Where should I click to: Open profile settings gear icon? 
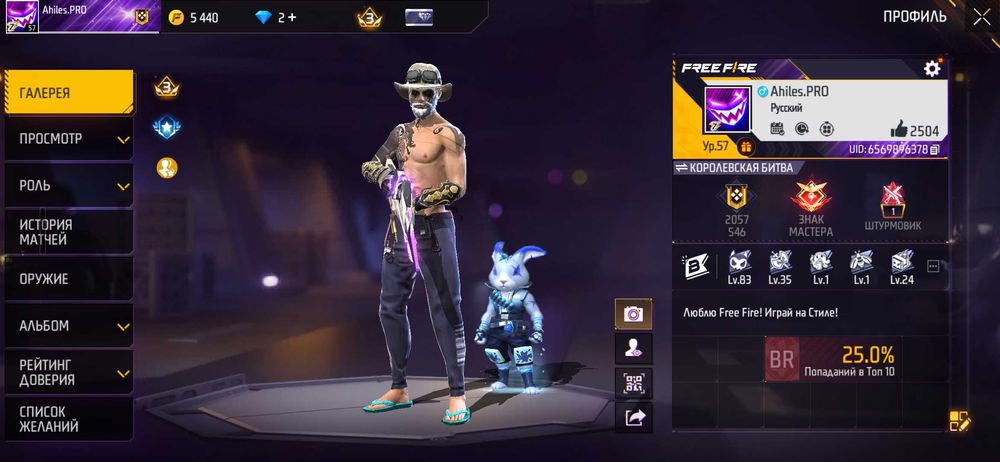[x=932, y=68]
